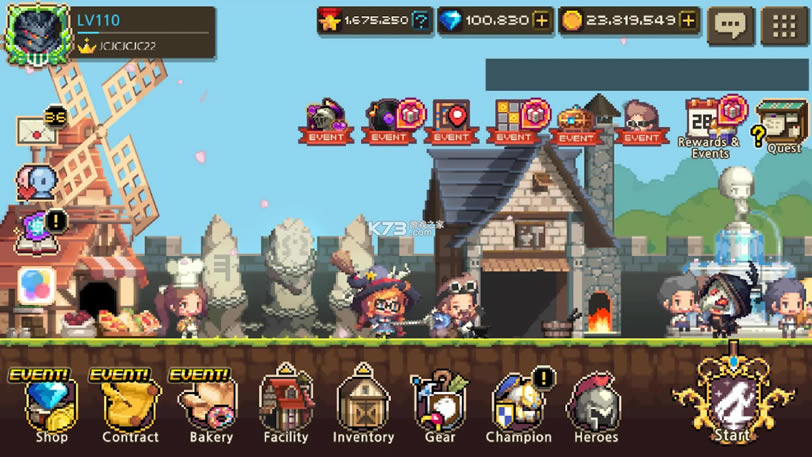Open the treasure chest event

pyautogui.click(x=575, y=124)
